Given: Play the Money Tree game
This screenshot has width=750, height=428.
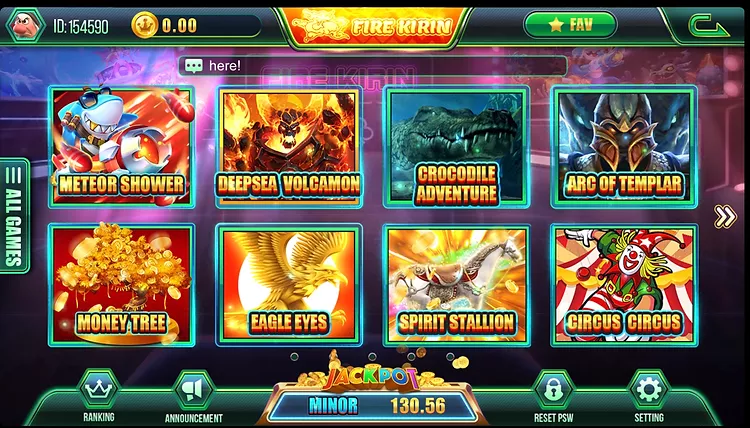Looking at the screenshot, I should (x=122, y=283).
